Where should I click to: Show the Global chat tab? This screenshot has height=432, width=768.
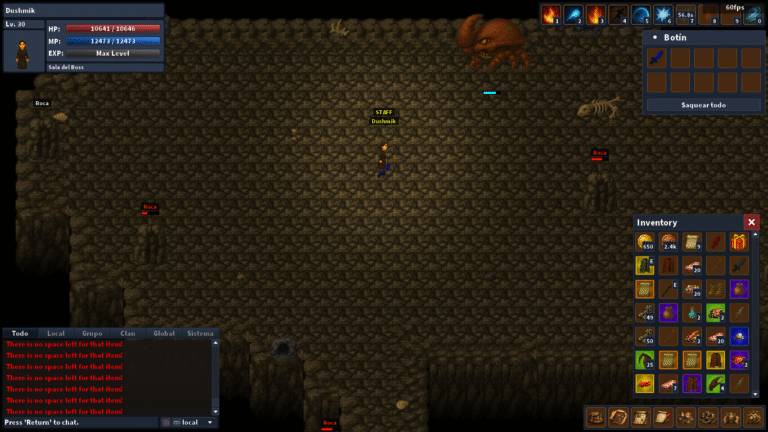(x=164, y=333)
